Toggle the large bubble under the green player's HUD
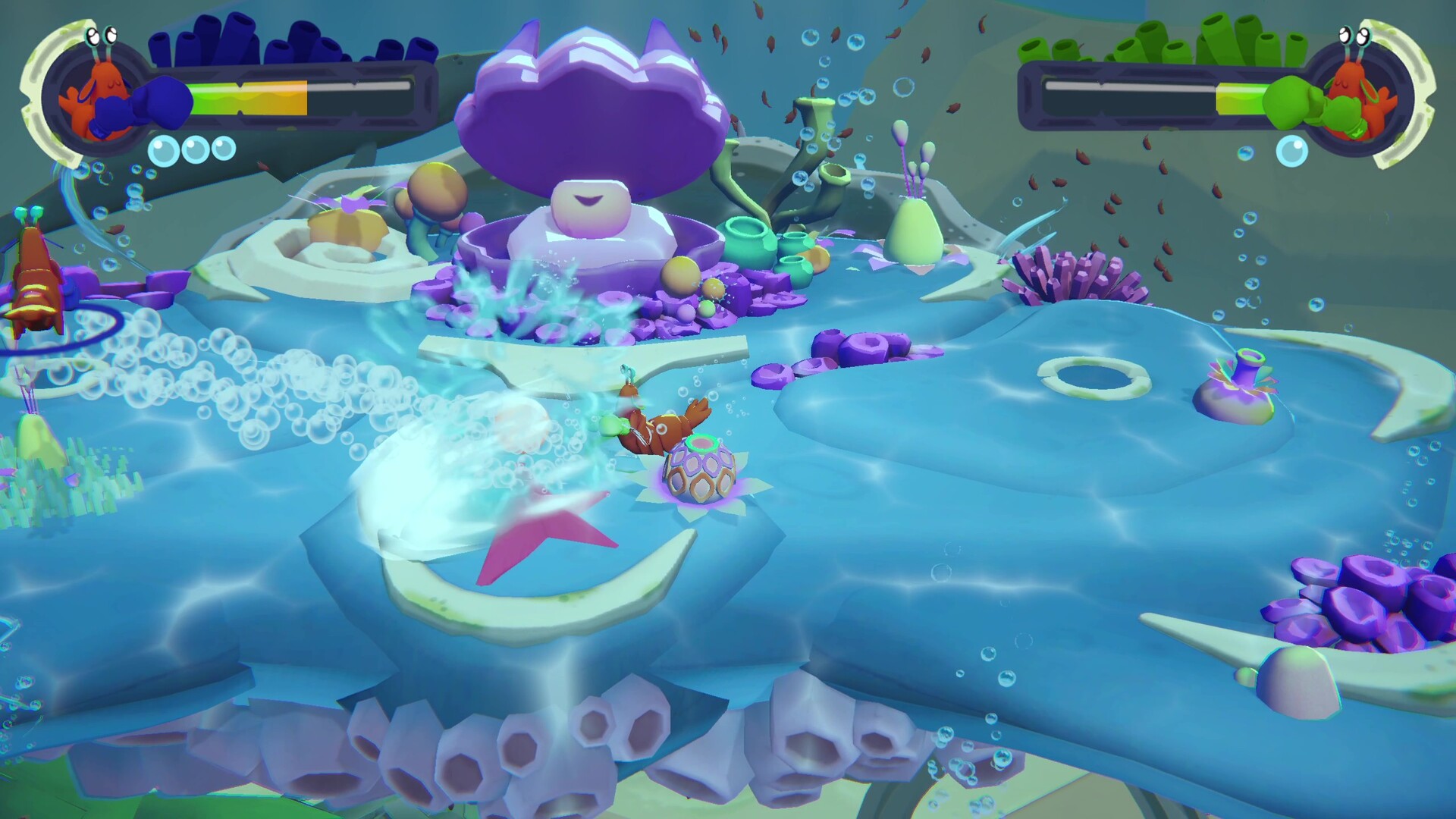The height and width of the screenshot is (819, 1456). point(1291,151)
